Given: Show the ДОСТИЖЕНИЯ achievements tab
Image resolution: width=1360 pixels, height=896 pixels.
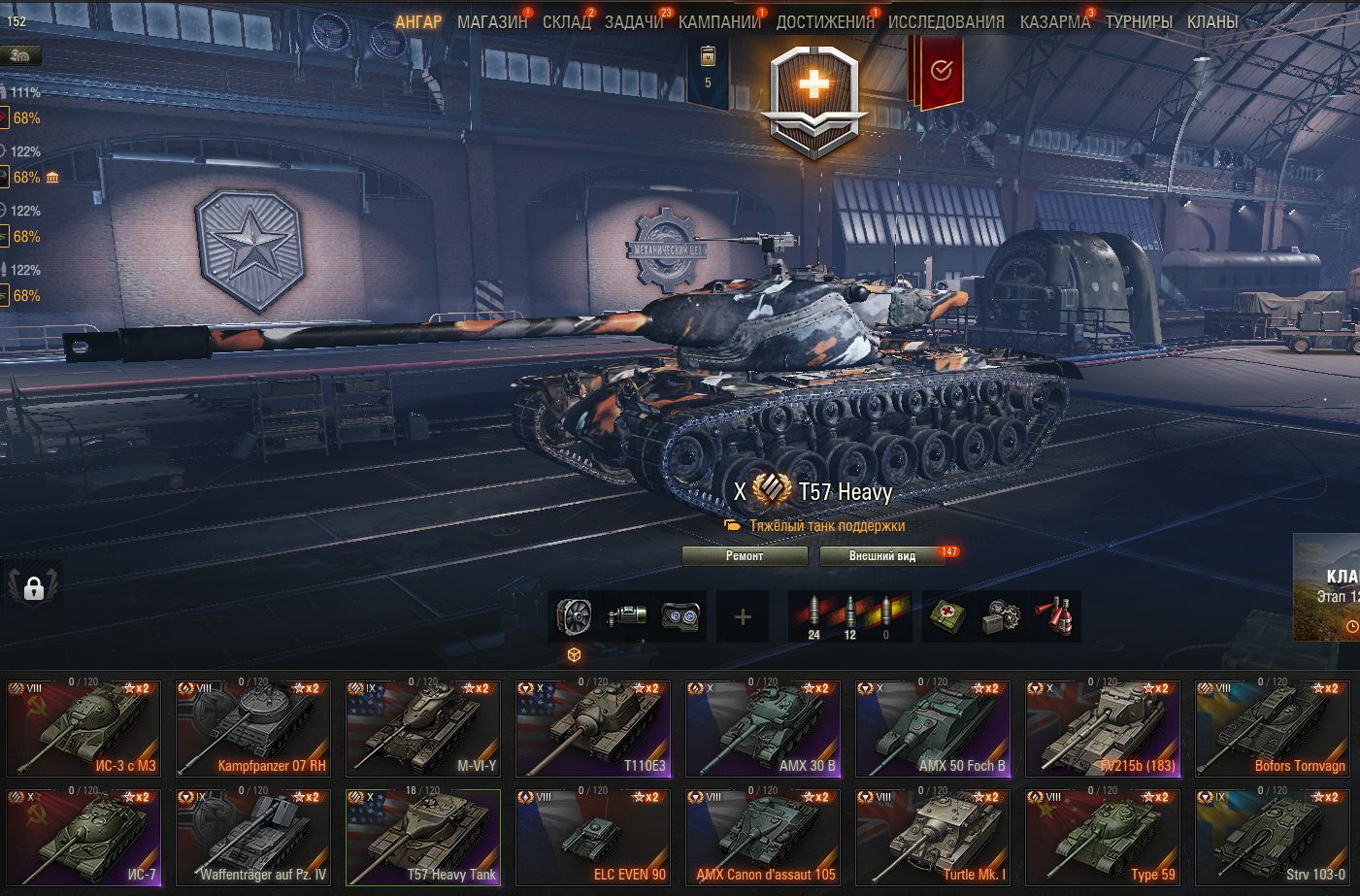Looking at the screenshot, I should pos(824,21).
